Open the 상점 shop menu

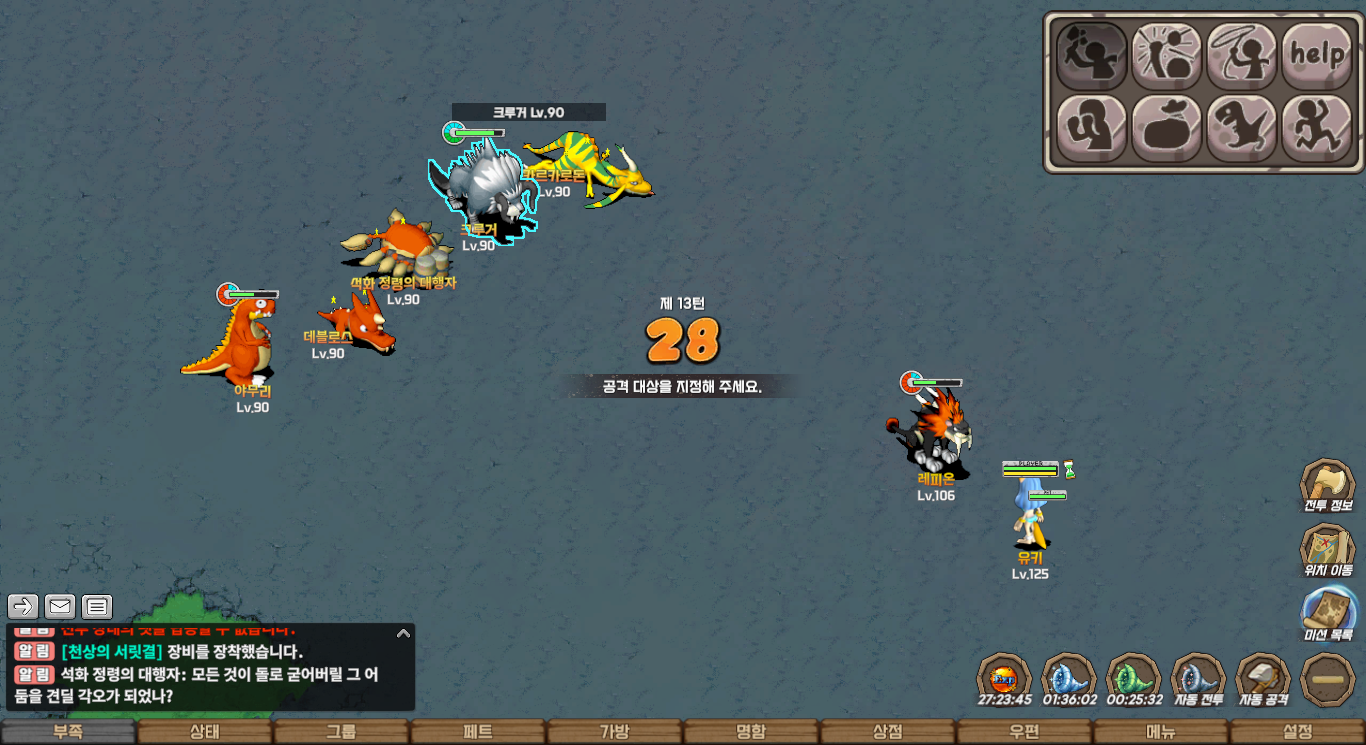click(887, 732)
